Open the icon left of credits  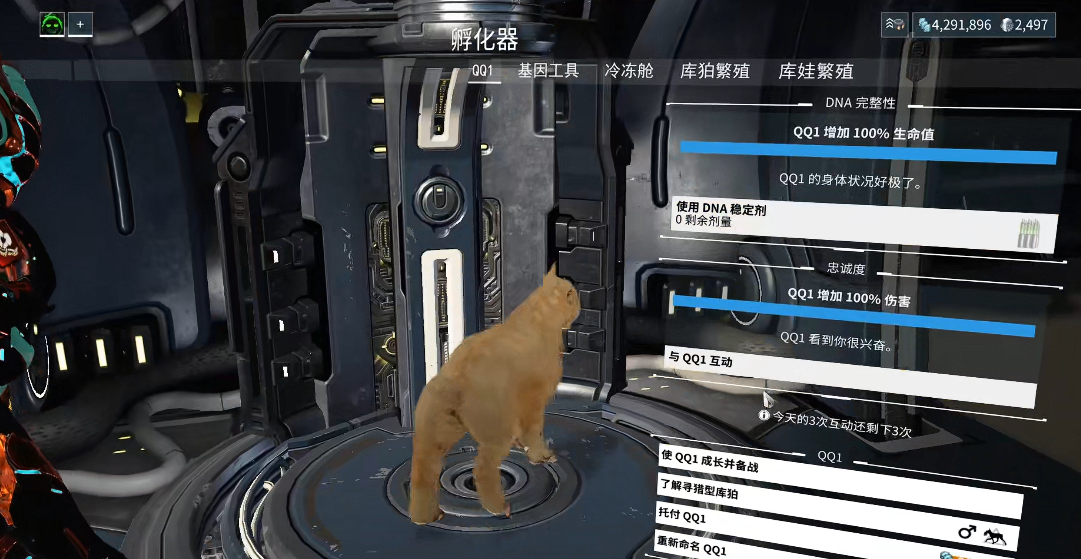894,24
